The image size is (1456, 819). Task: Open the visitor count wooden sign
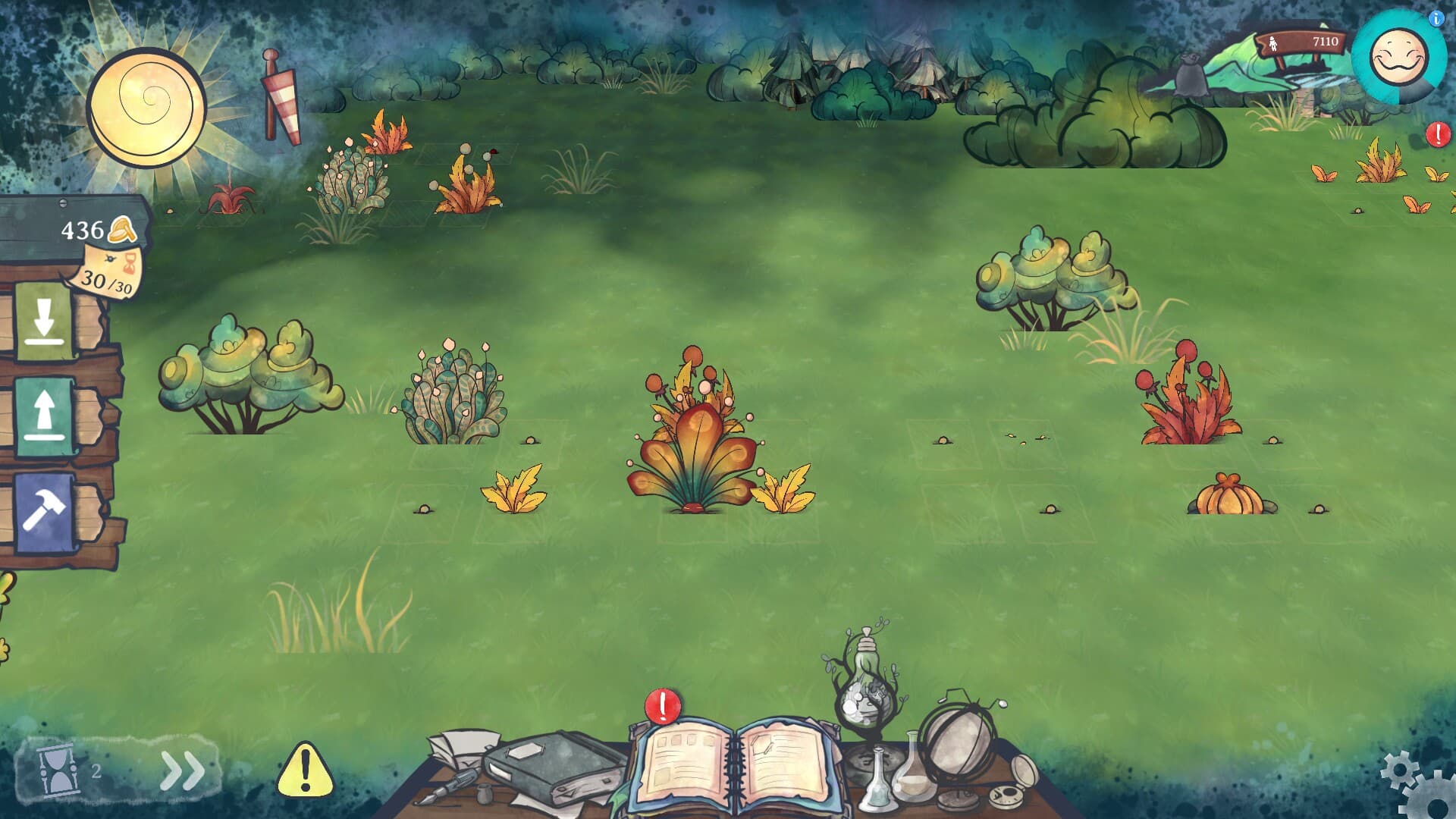click(x=1302, y=42)
